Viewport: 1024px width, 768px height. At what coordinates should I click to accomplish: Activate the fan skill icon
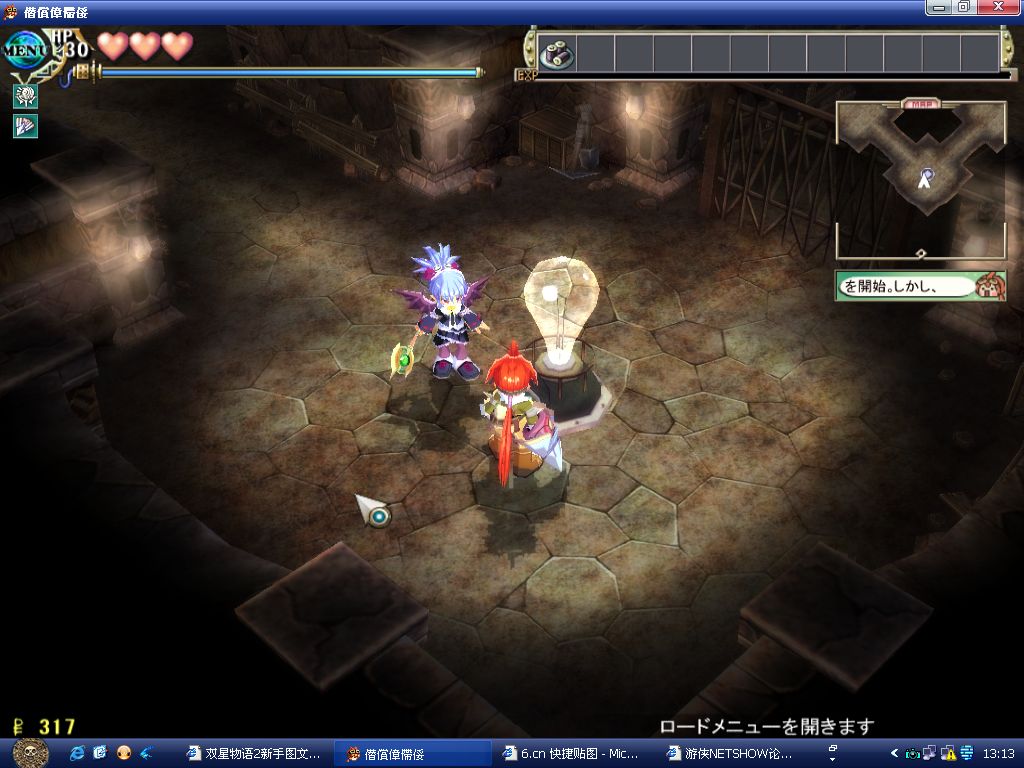point(25,127)
